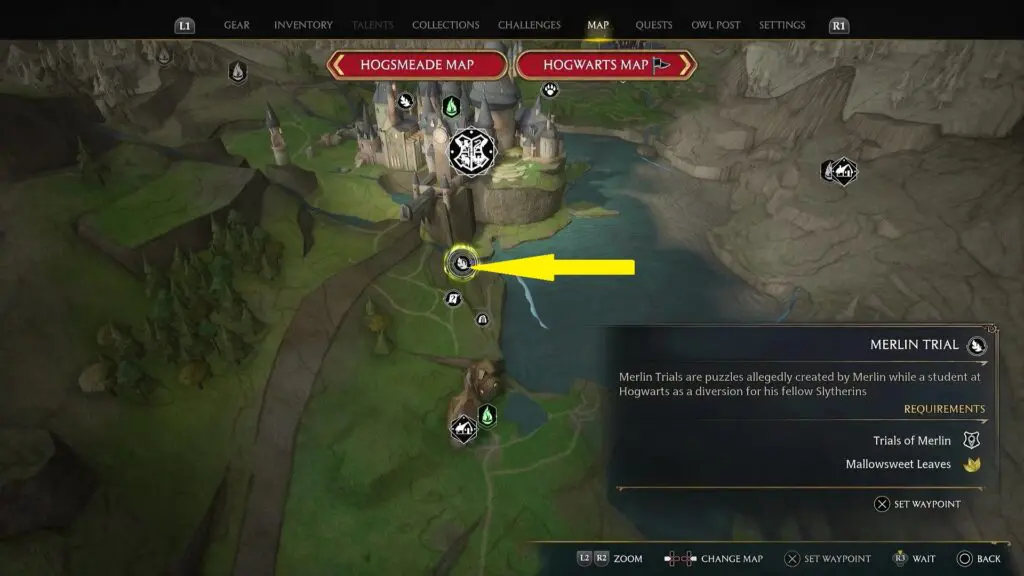Open the Owl Post tab
The width and height of the screenshot is (1024, 576).
click(x=716, y=25)
